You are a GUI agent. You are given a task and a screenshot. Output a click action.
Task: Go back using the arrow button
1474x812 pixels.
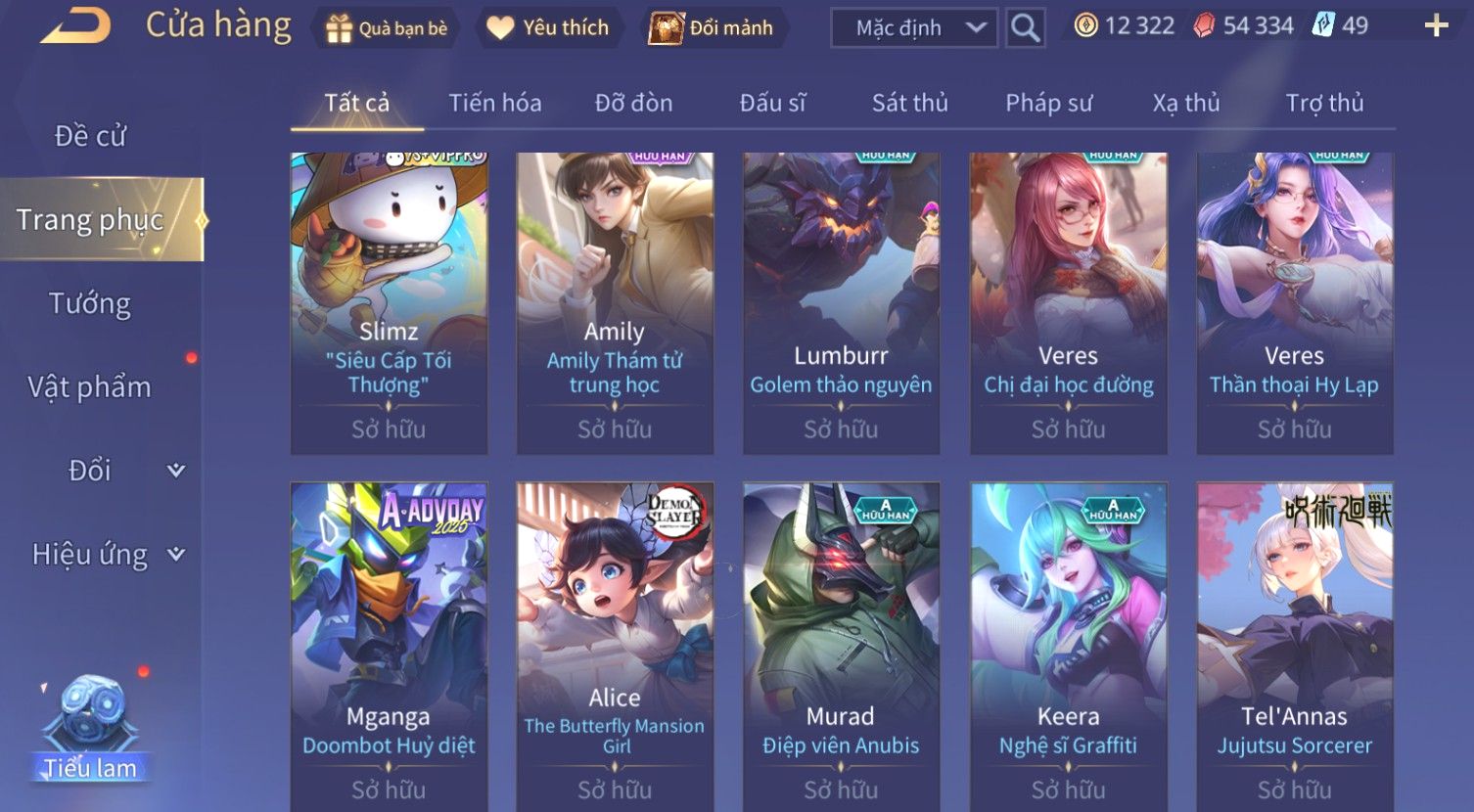[x=75, y=26]
